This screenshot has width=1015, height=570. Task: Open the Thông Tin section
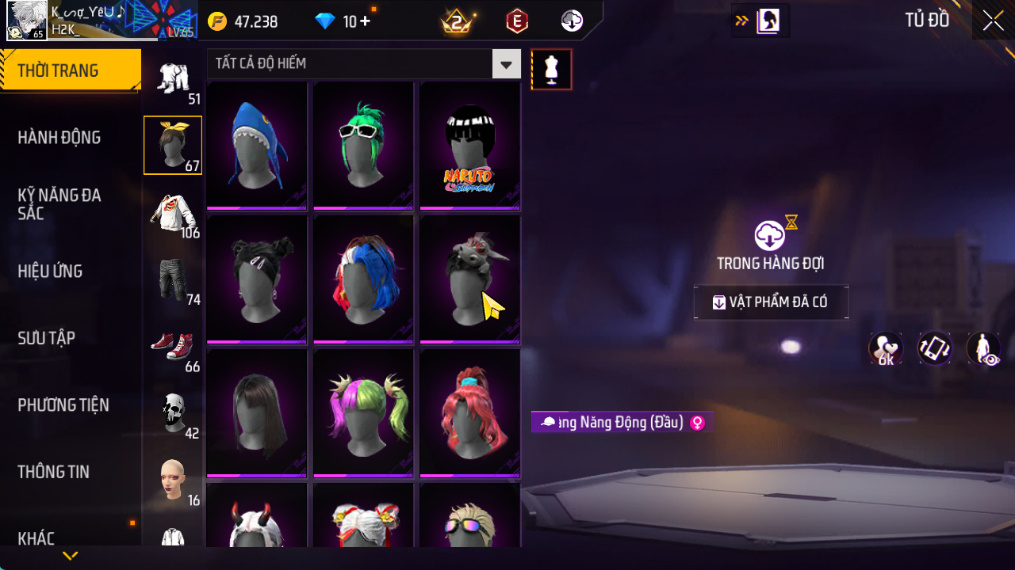(x=54, y=472)
